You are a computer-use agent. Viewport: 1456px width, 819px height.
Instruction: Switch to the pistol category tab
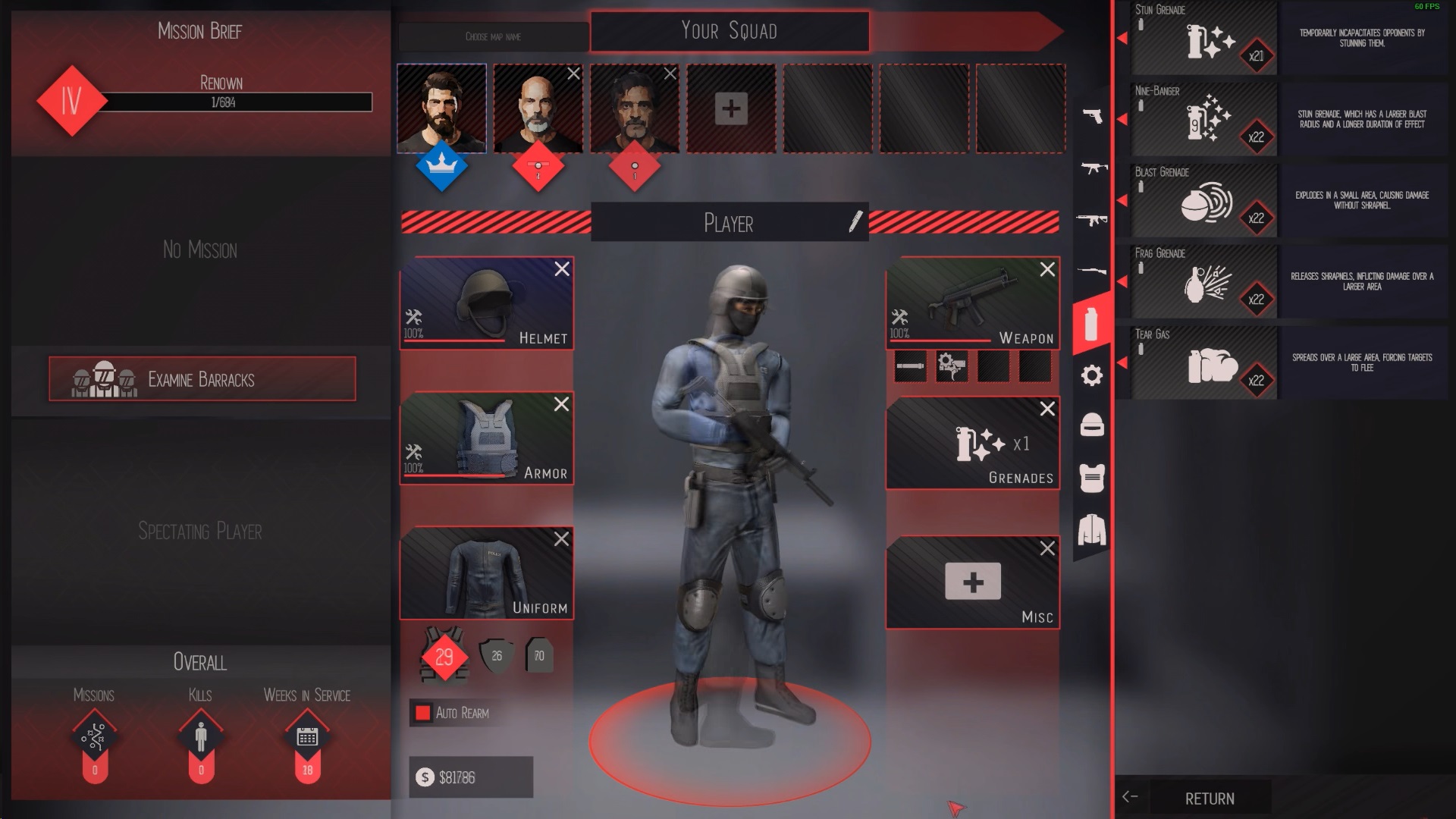click(1092, 116)
